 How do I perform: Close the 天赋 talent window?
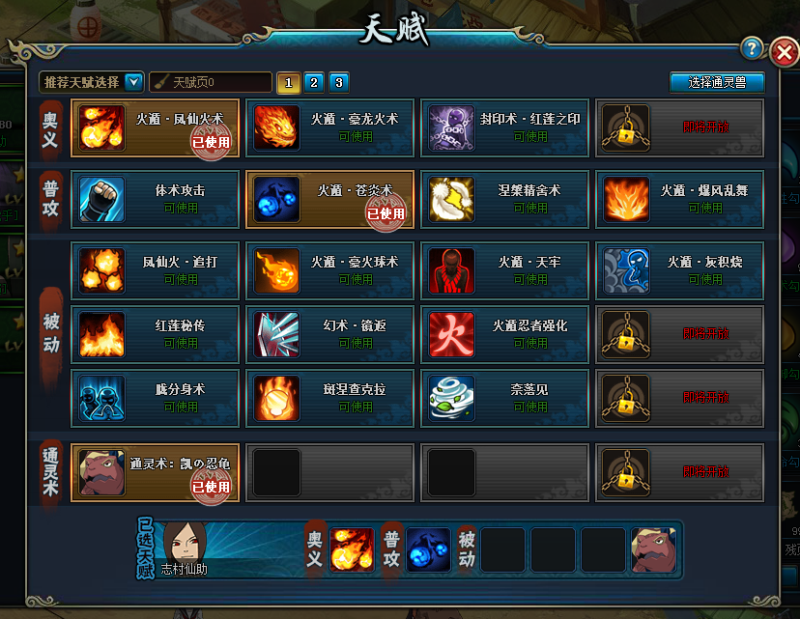click(x=784, y=51)
